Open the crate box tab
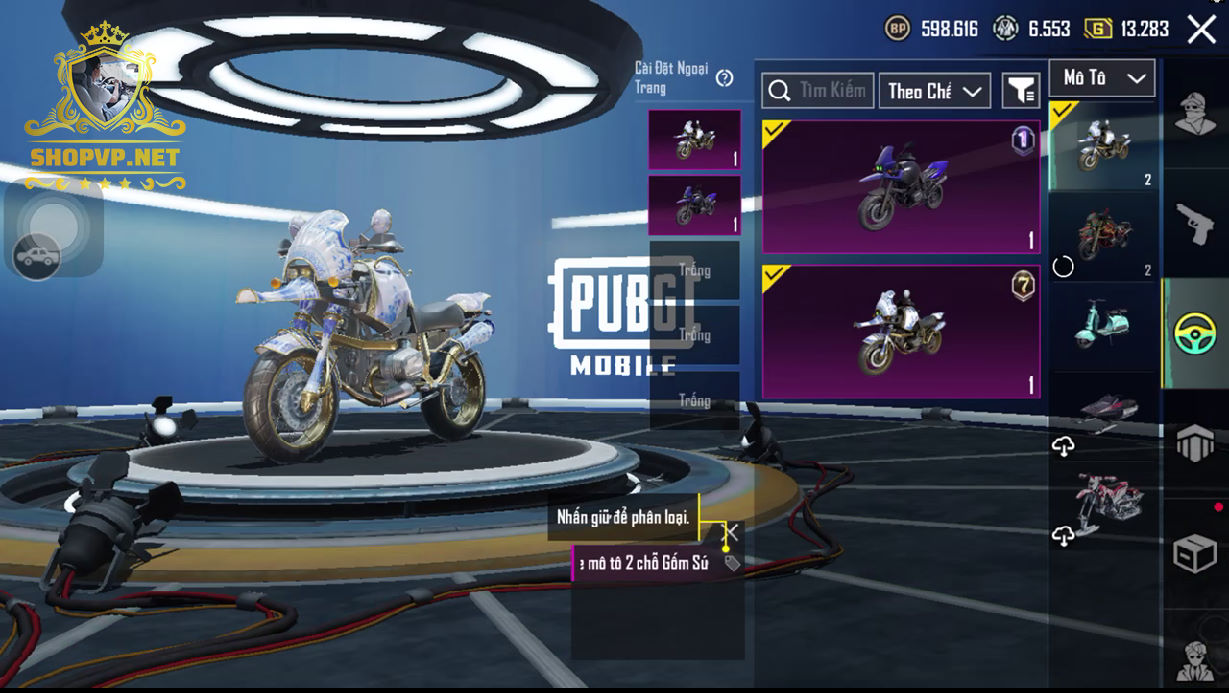This screenshot has width=1229, height=693. tap(1195, 552)
